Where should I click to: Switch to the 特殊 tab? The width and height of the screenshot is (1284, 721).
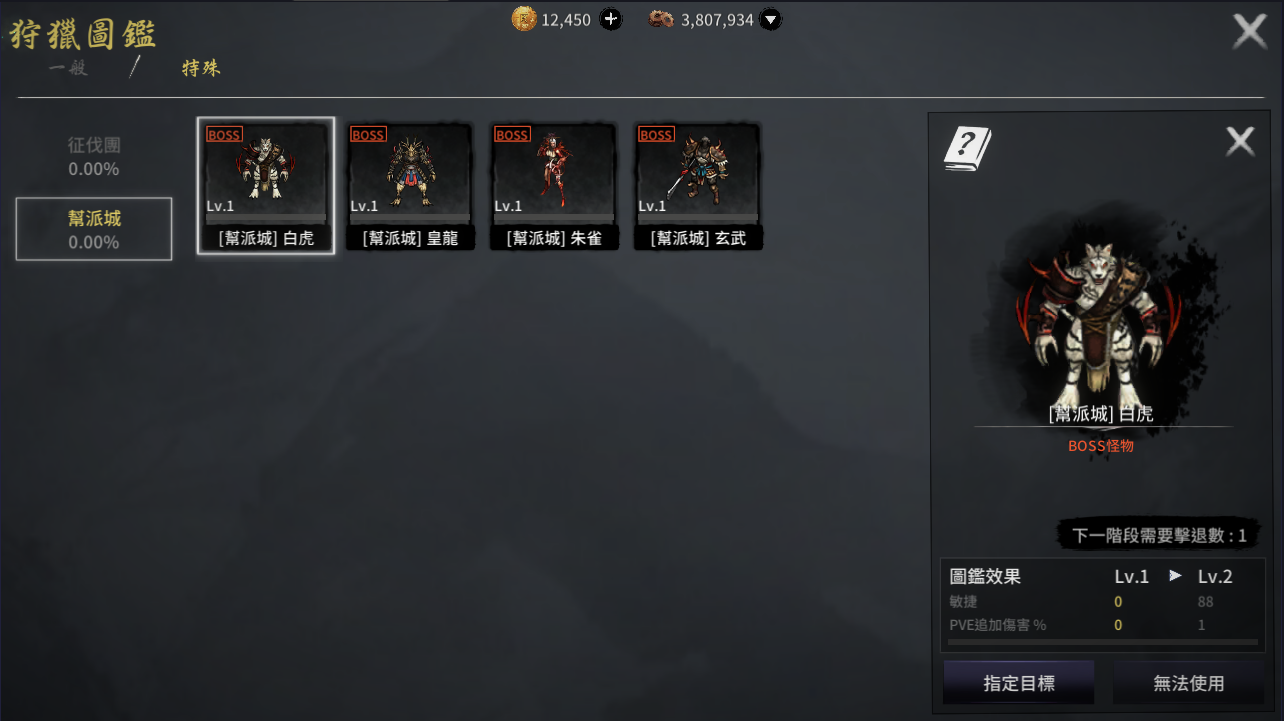point(201,69)
